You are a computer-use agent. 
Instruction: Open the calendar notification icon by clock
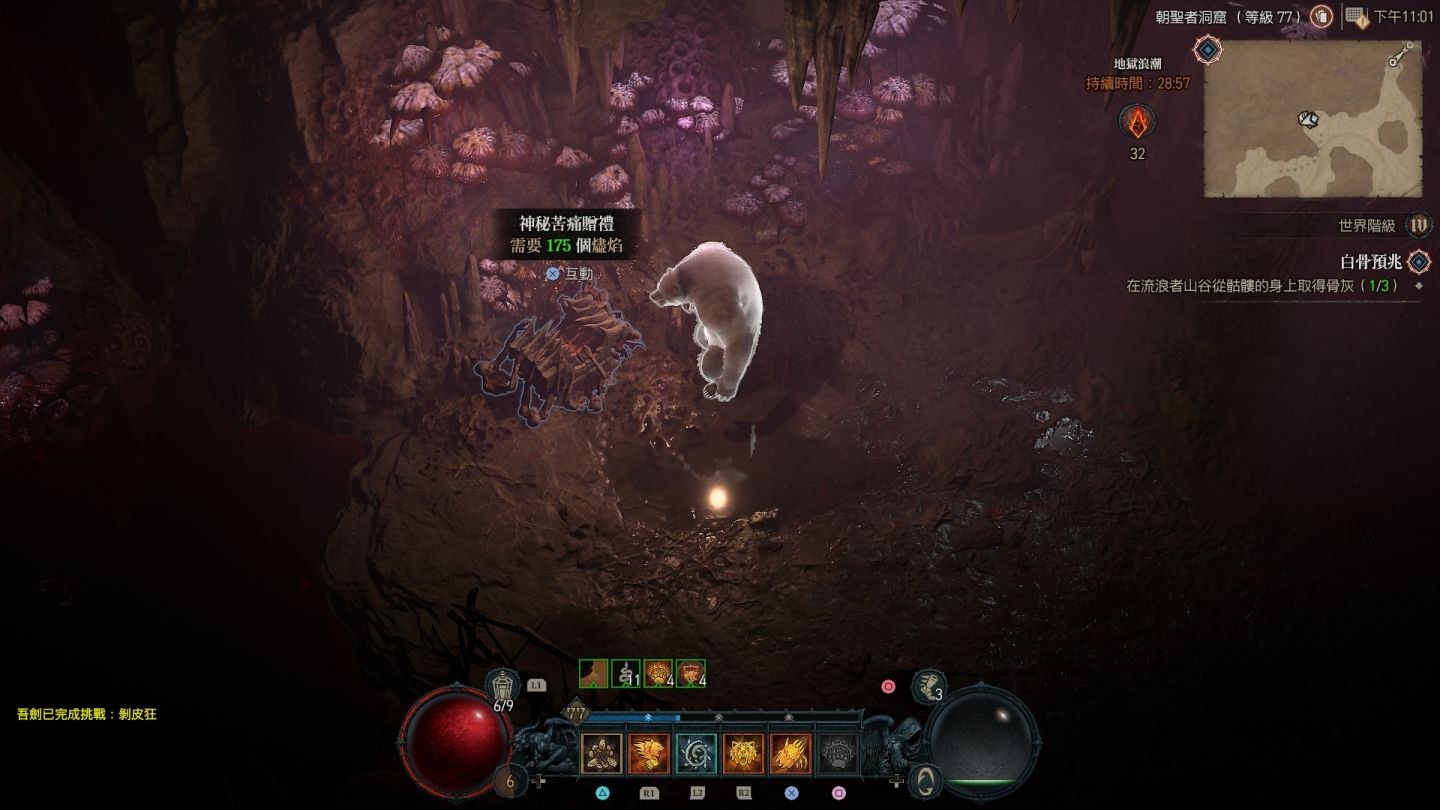click(1356, 16)
